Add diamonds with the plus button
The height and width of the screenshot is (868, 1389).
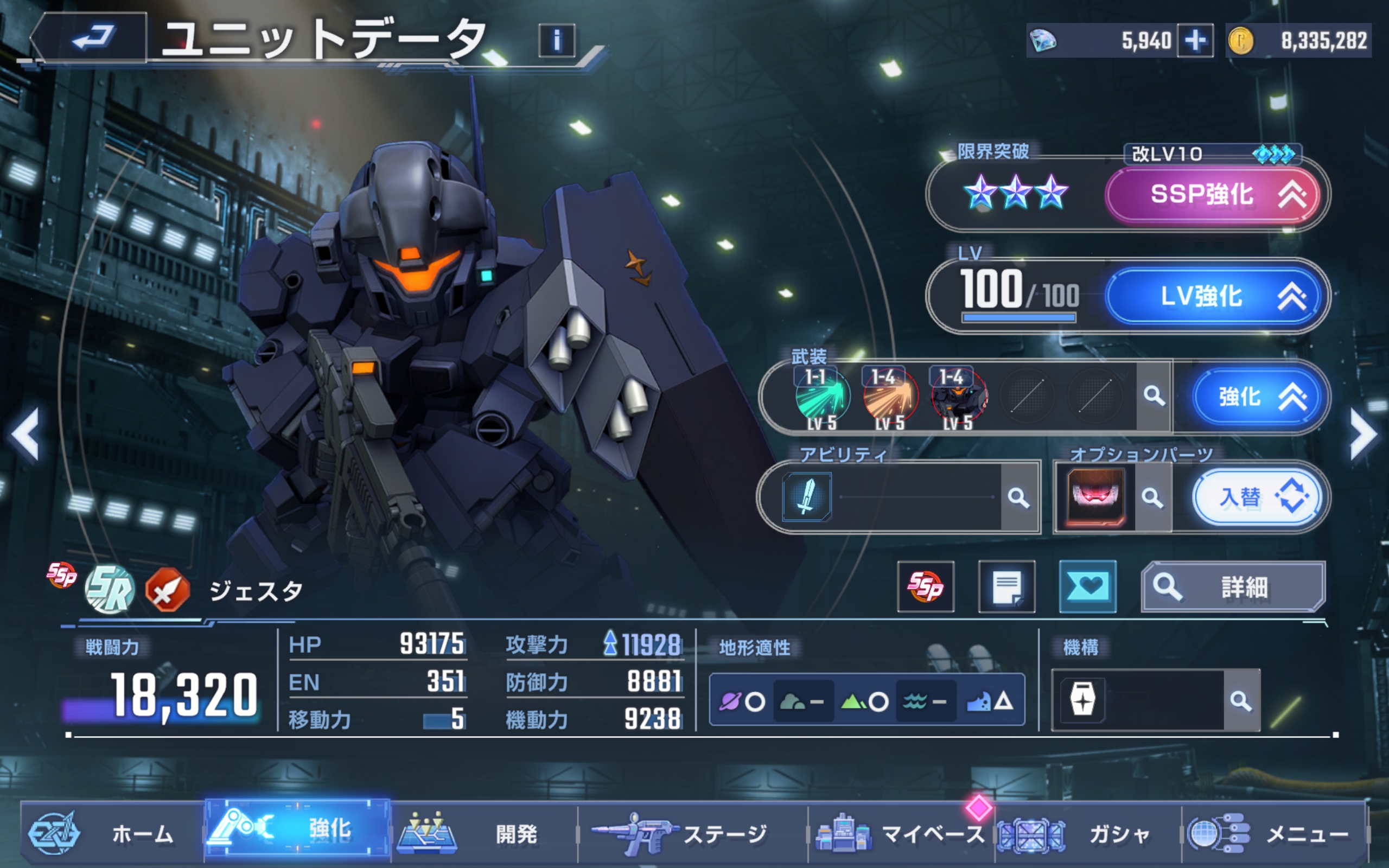click(x=1194, y=40)
